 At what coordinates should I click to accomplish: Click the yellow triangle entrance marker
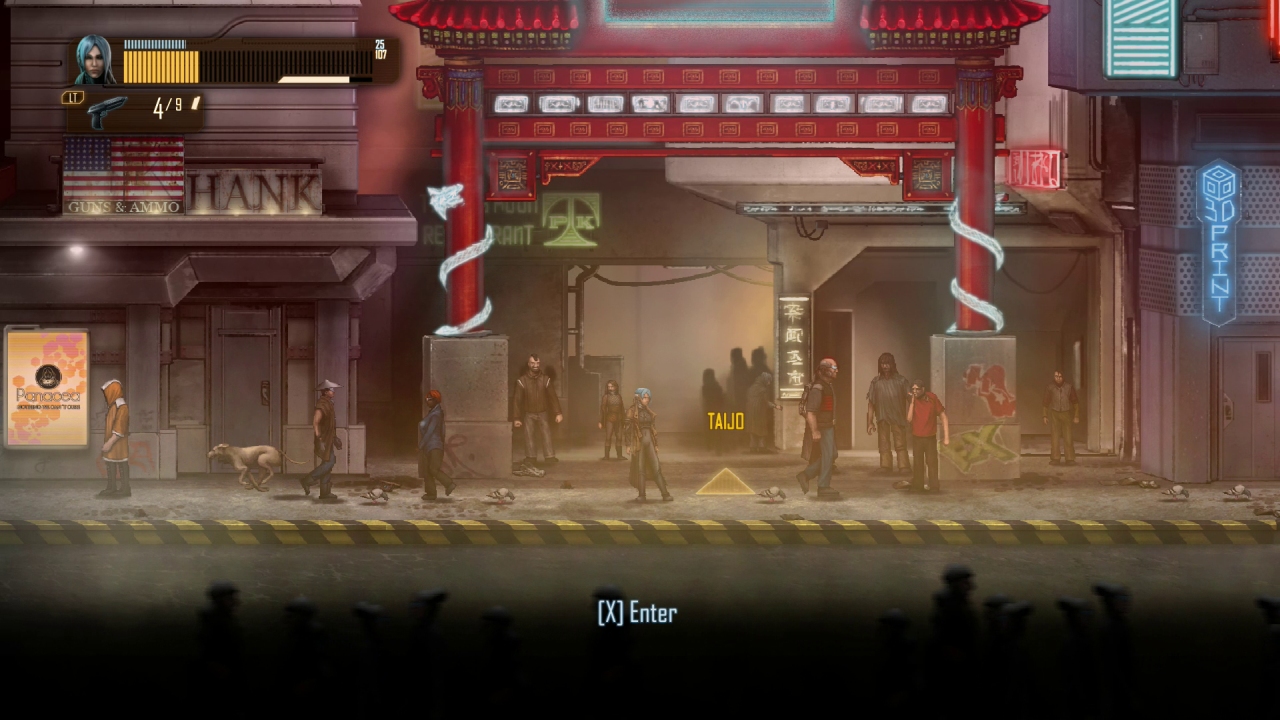[728, 484]
